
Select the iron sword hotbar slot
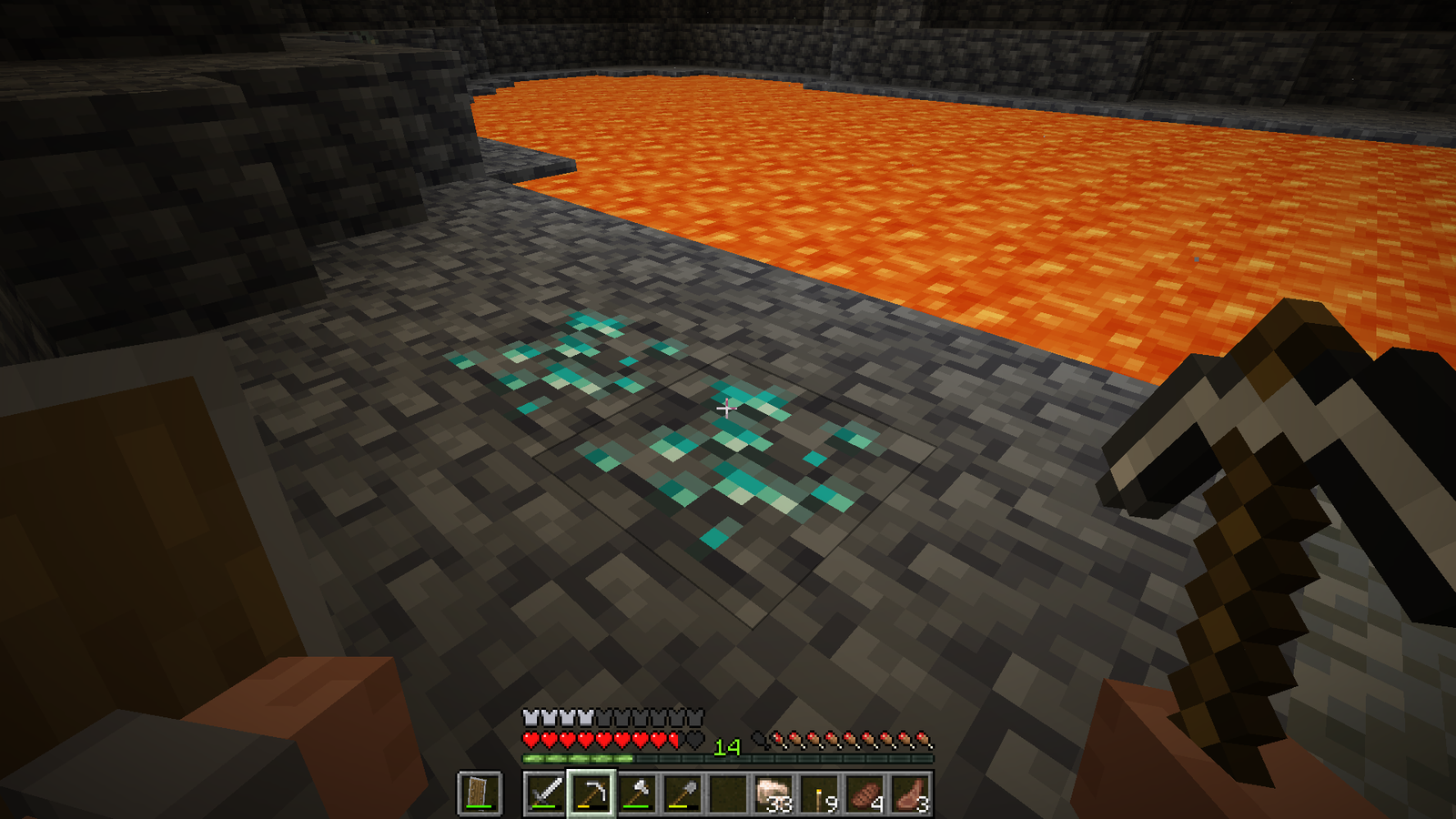[x=545, y=794]
